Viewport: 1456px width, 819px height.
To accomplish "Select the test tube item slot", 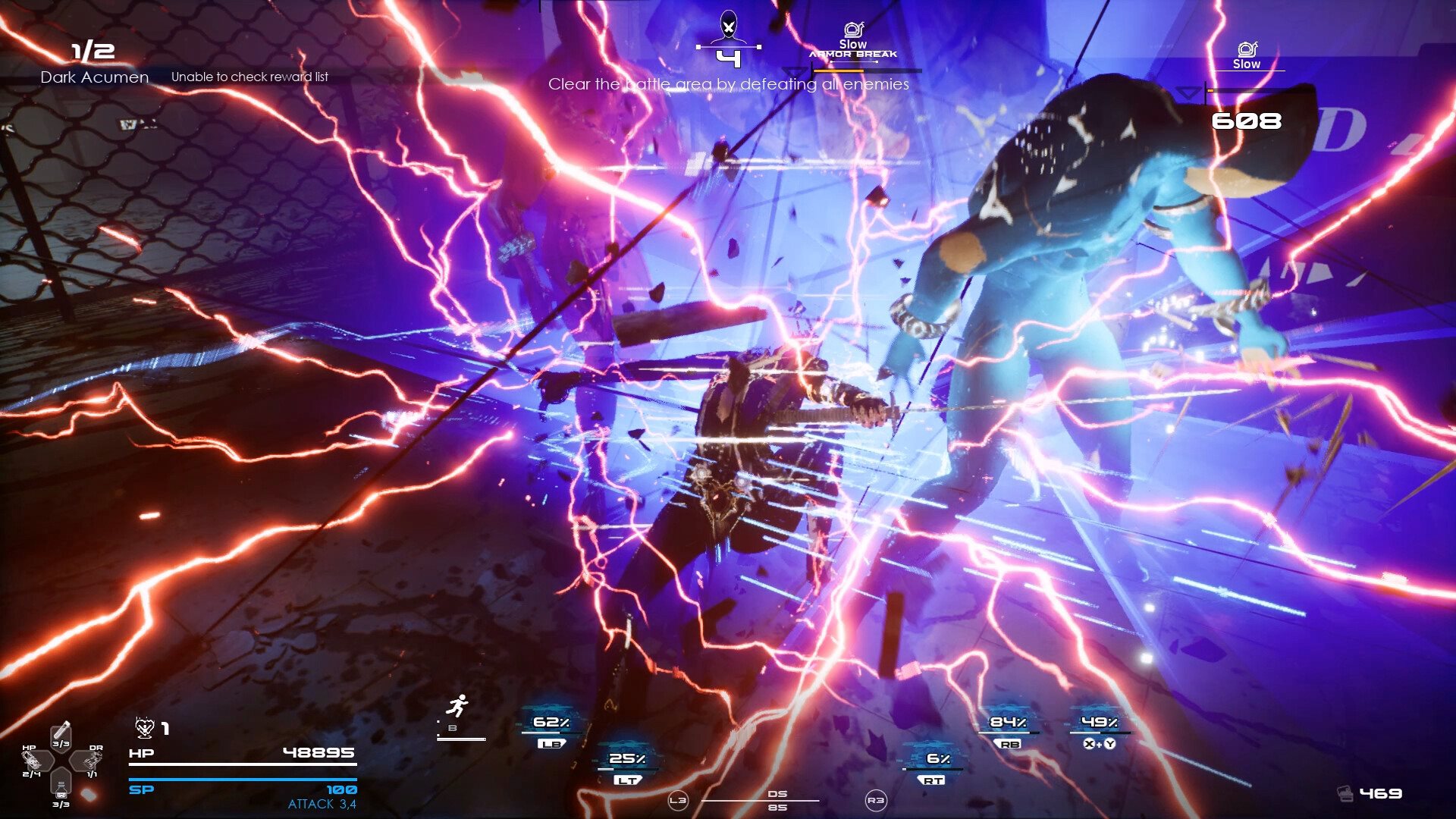I will (x=61, y=733).
